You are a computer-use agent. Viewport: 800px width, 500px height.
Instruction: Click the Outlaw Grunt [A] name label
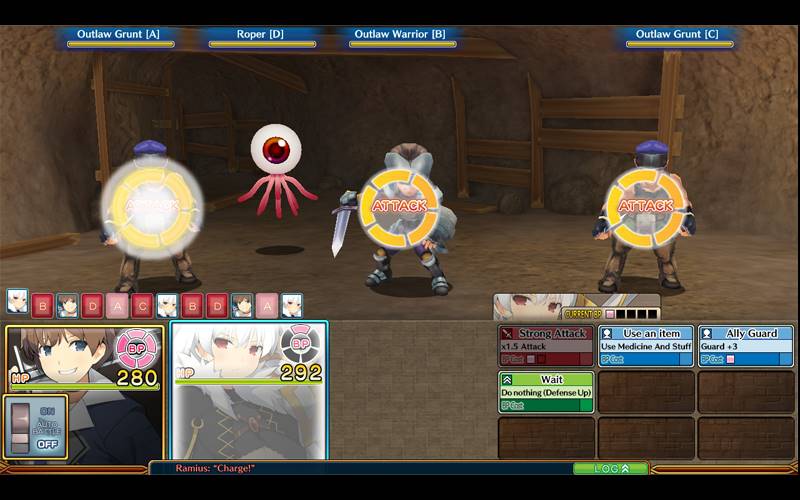tap(121, 35)
